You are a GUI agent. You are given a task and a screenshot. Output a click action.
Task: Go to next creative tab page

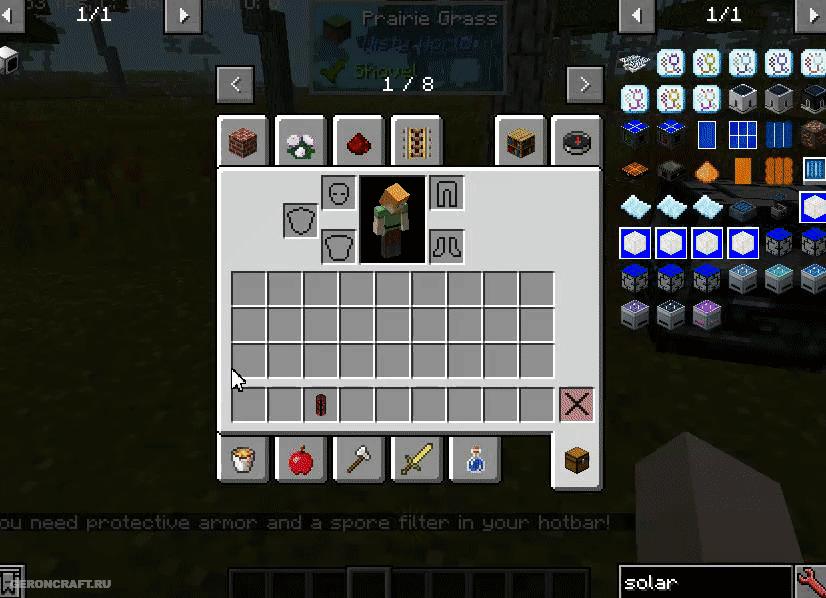point(584,84)
